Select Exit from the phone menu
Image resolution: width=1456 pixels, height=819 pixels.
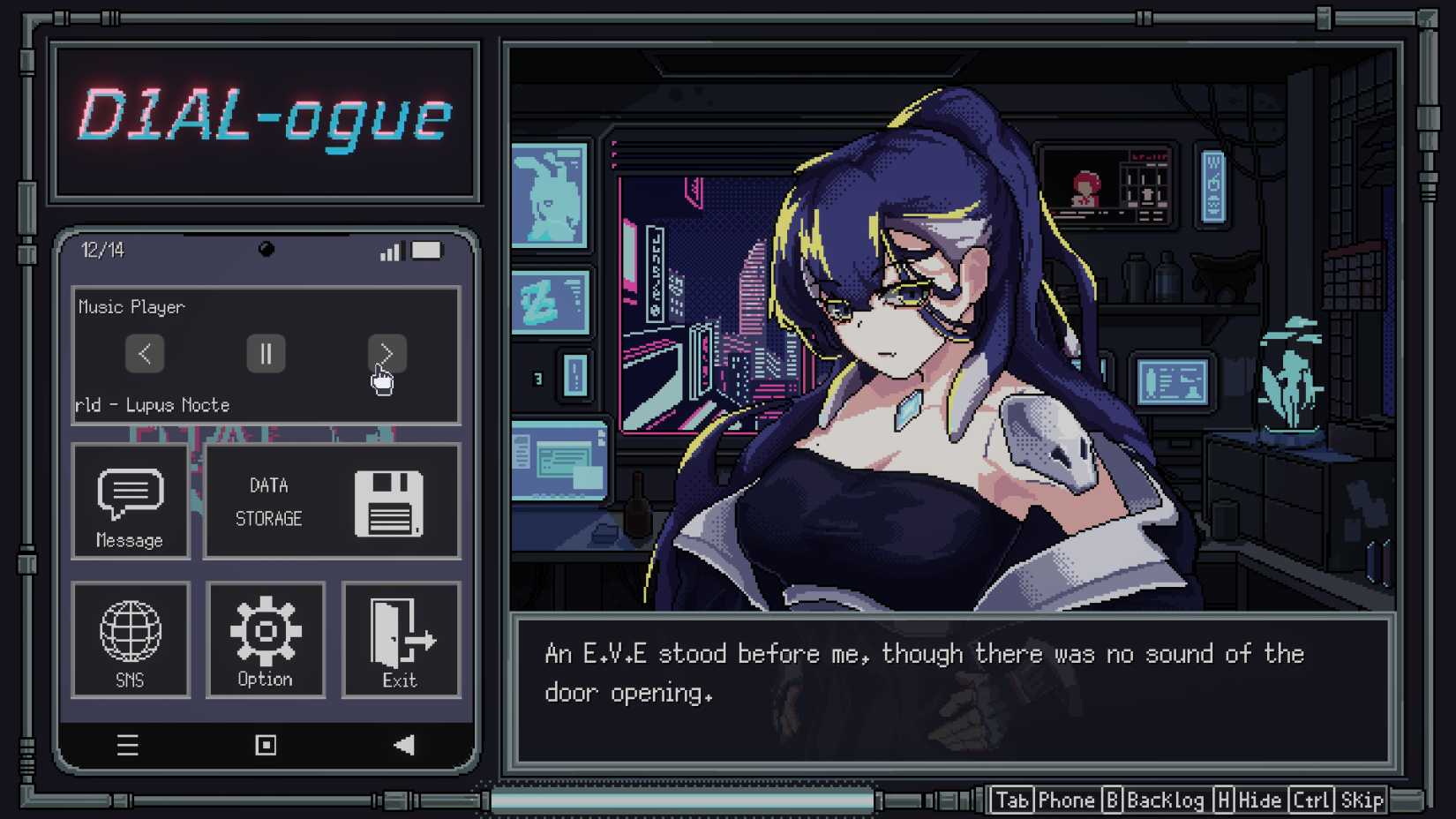pyautogui.click(x=402, y=640)
